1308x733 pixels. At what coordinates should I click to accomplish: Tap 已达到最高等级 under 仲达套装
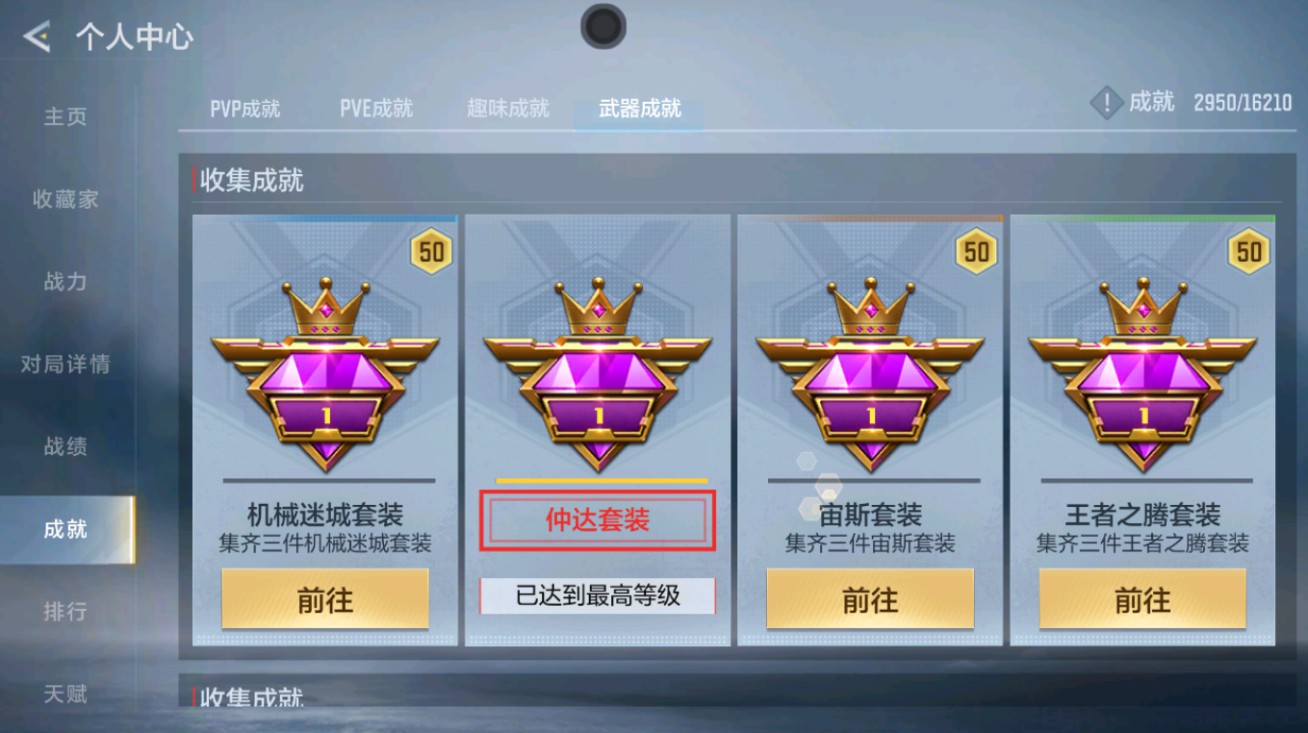coord(597,597)
